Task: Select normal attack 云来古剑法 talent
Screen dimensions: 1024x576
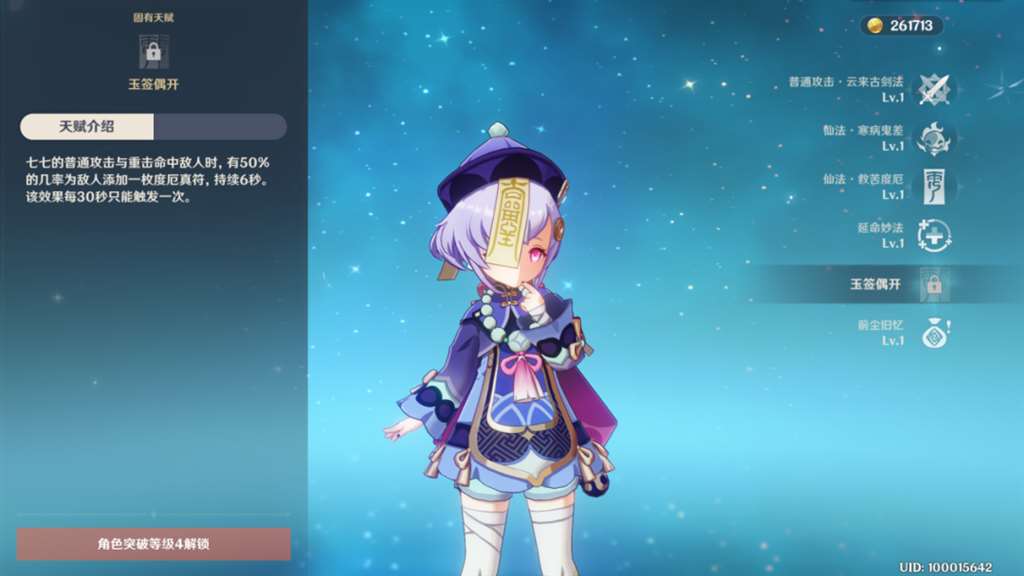Action: [933, 89]
